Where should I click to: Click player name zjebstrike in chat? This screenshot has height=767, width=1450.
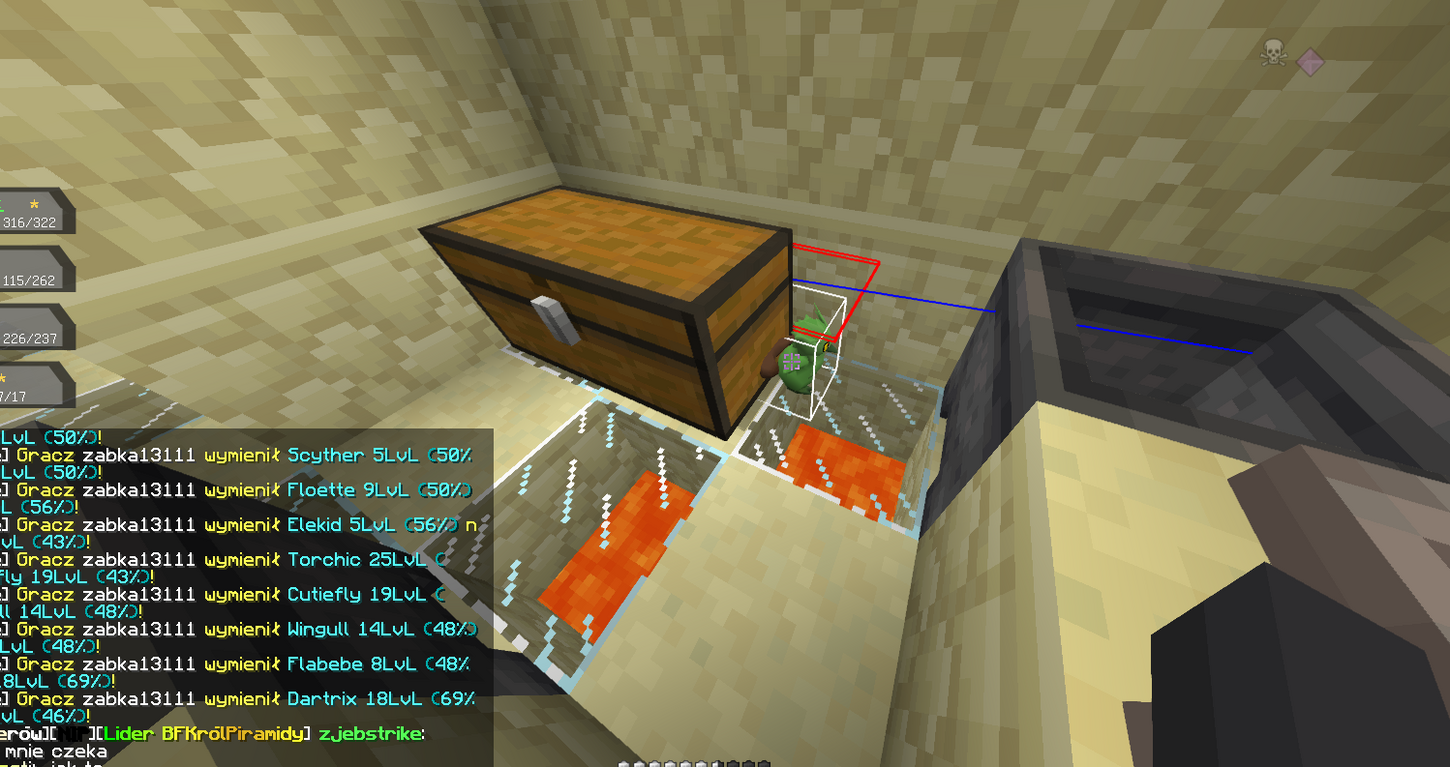coord(371,733)
